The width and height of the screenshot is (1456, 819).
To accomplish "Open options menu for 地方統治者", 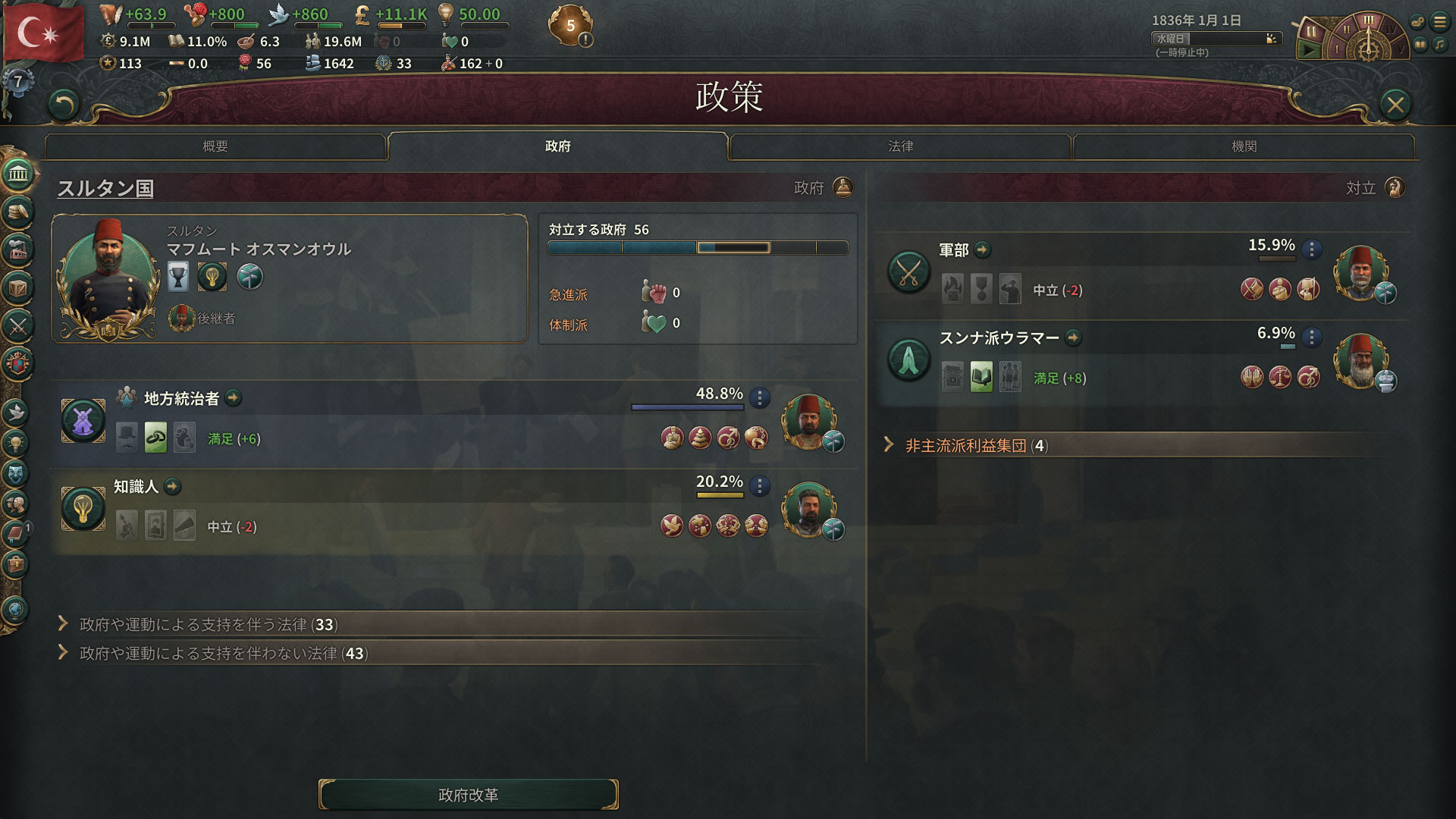I will (x=760, y=397).
